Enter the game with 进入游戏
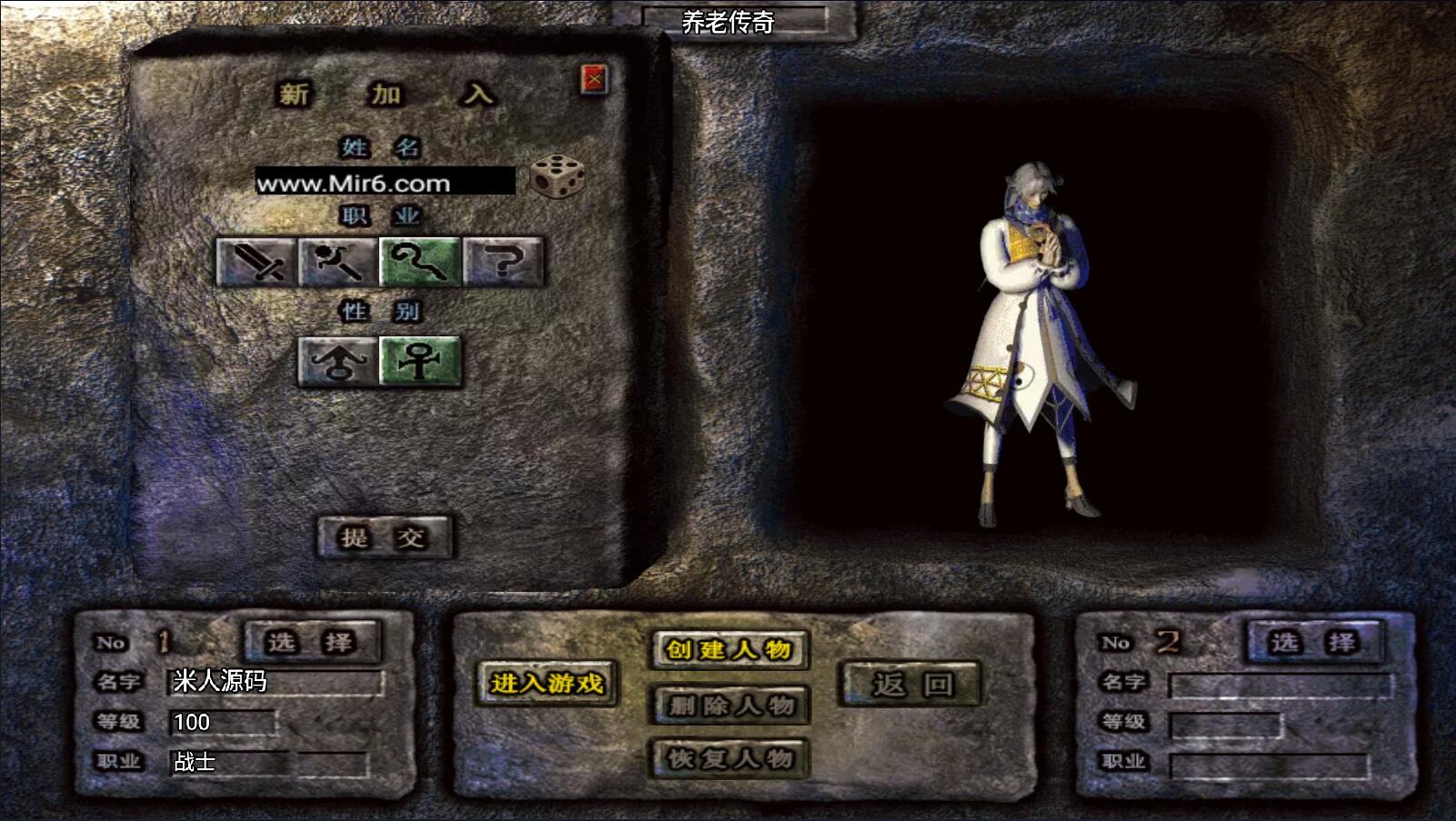 (x=547, y=684)
